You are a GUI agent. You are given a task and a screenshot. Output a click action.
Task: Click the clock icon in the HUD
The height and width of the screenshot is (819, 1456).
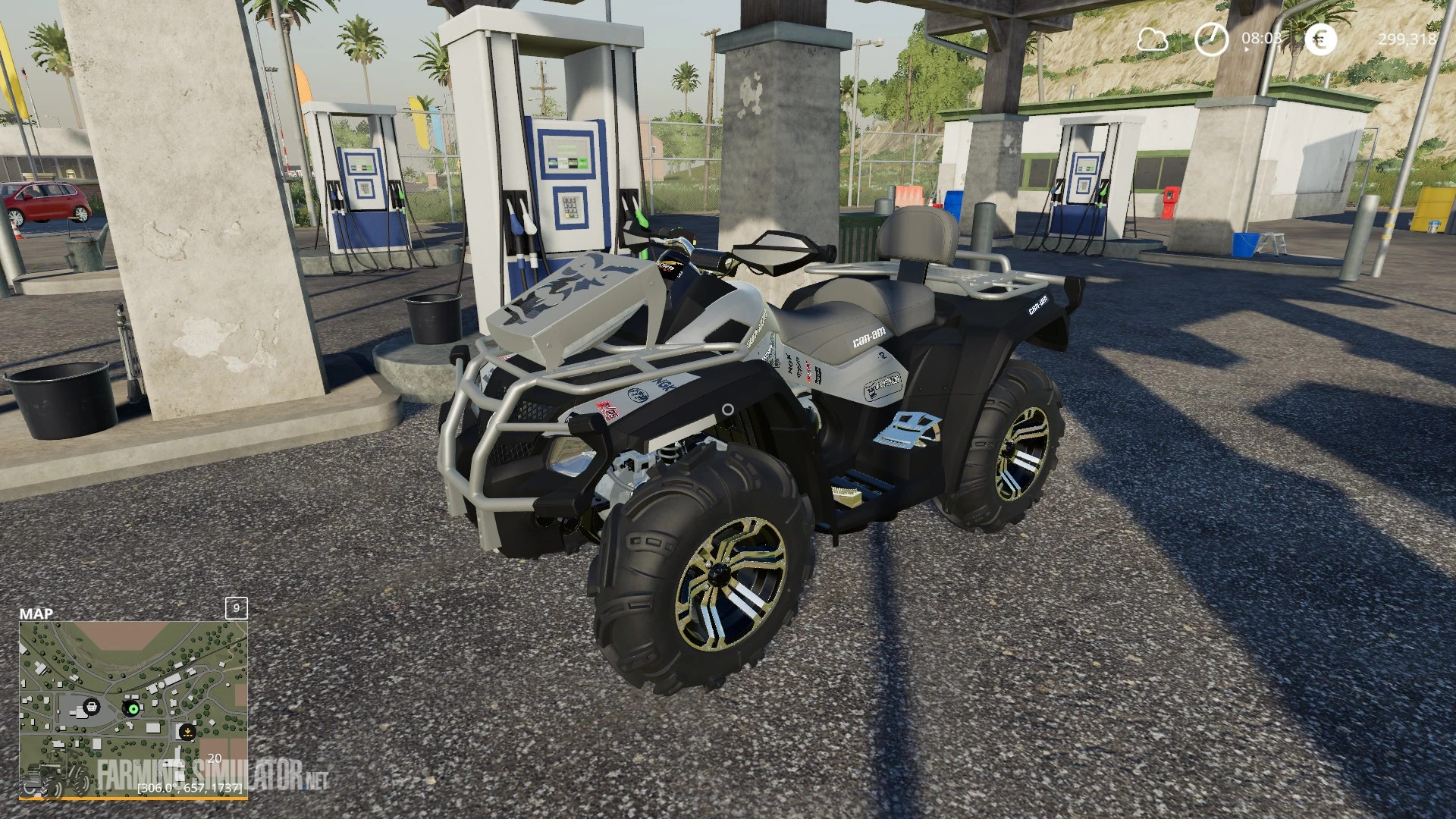tap(1212, 38)
